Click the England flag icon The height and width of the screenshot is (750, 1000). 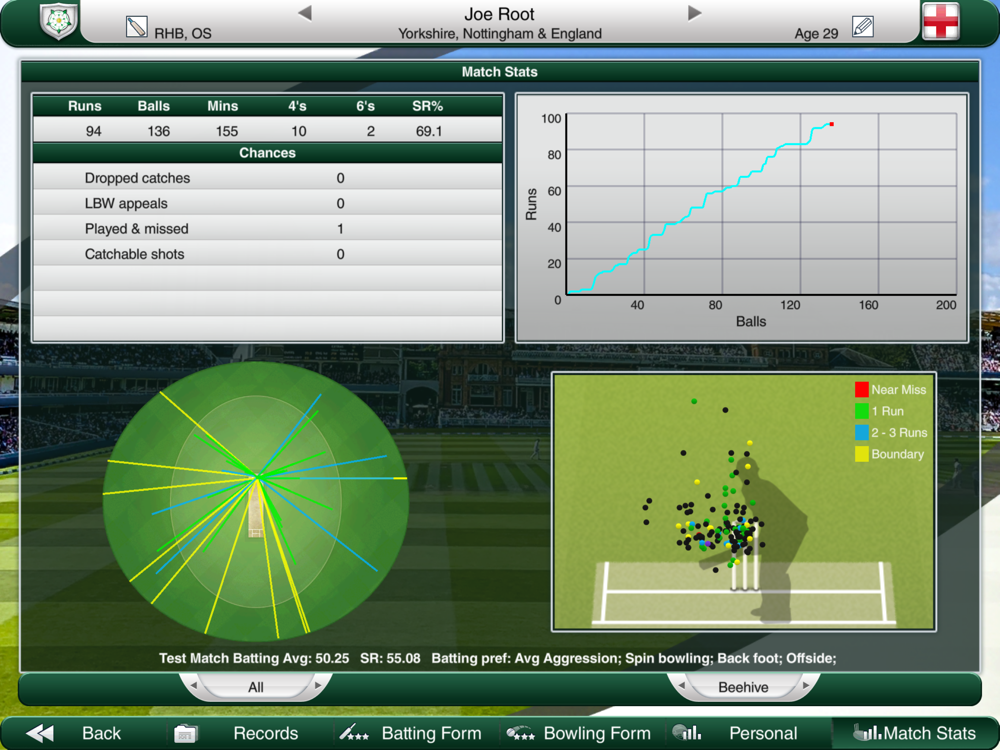940,22
